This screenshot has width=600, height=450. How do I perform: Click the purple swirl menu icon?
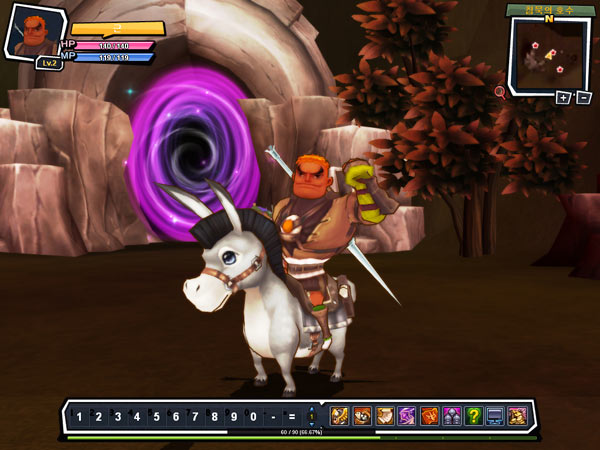(x=407, y=416)
